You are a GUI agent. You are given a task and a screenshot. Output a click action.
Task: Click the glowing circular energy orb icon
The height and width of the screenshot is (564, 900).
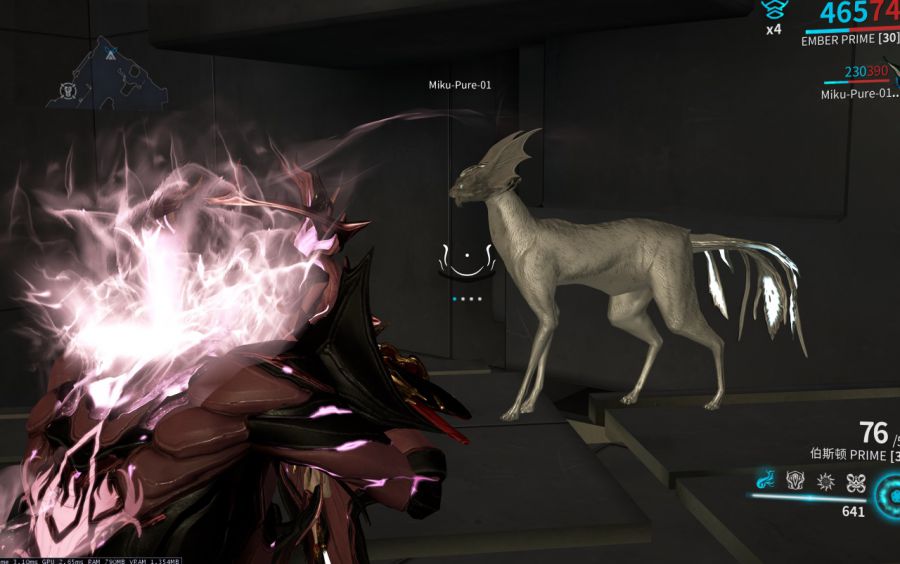pos(889,492)
